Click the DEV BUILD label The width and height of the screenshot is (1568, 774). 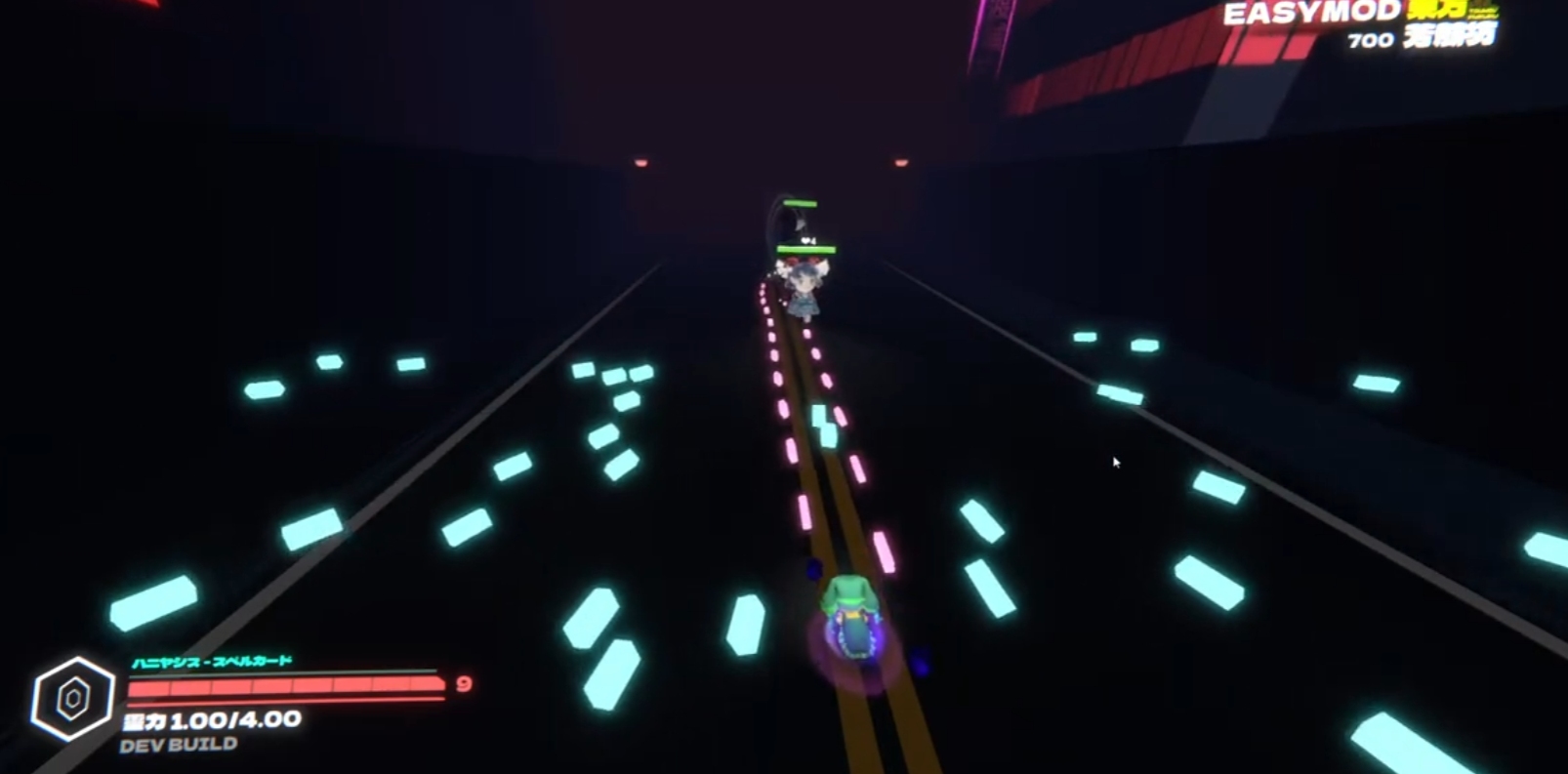[x=178, y=743]
